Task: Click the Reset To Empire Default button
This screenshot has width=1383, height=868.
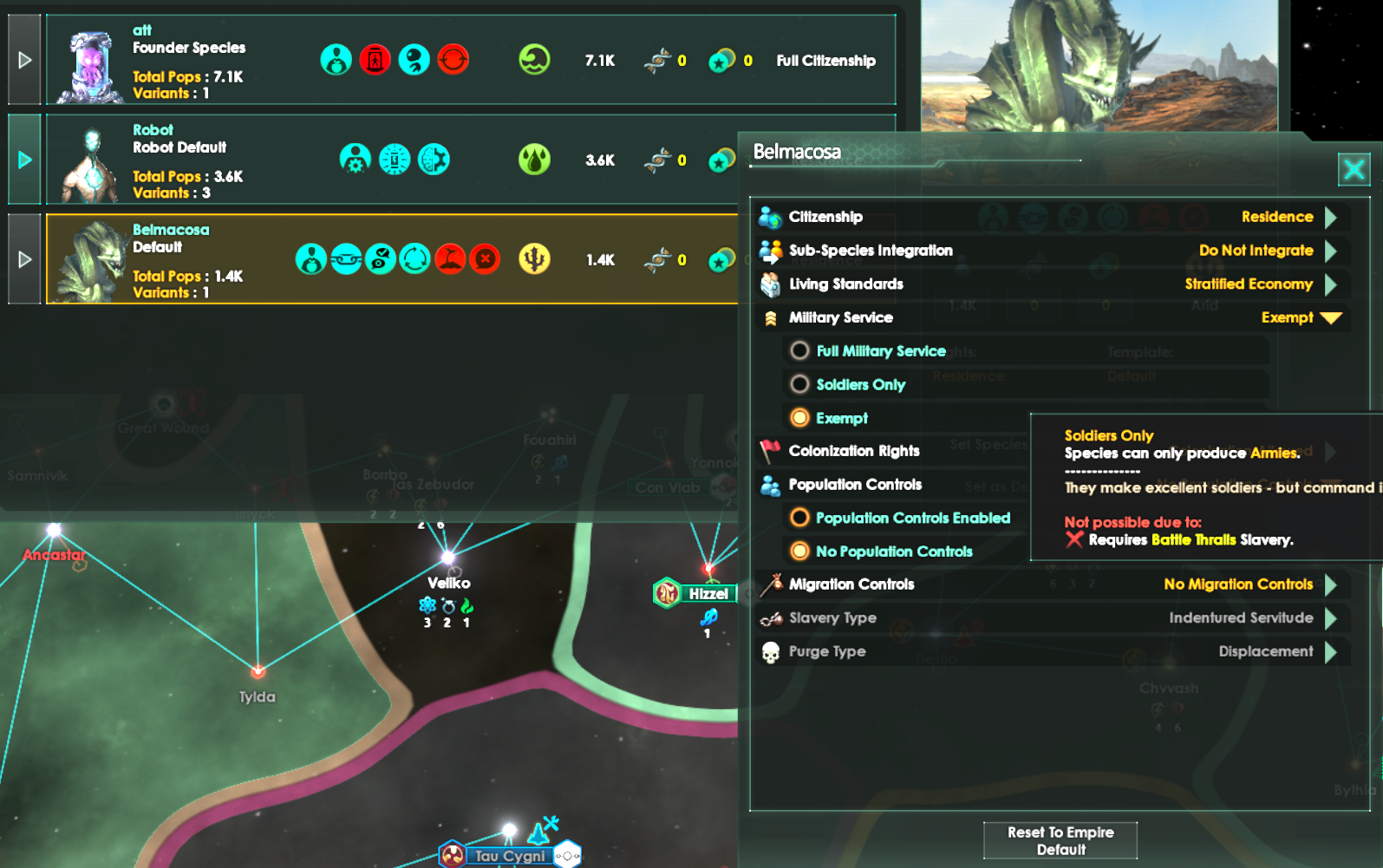Action: 1060,839
